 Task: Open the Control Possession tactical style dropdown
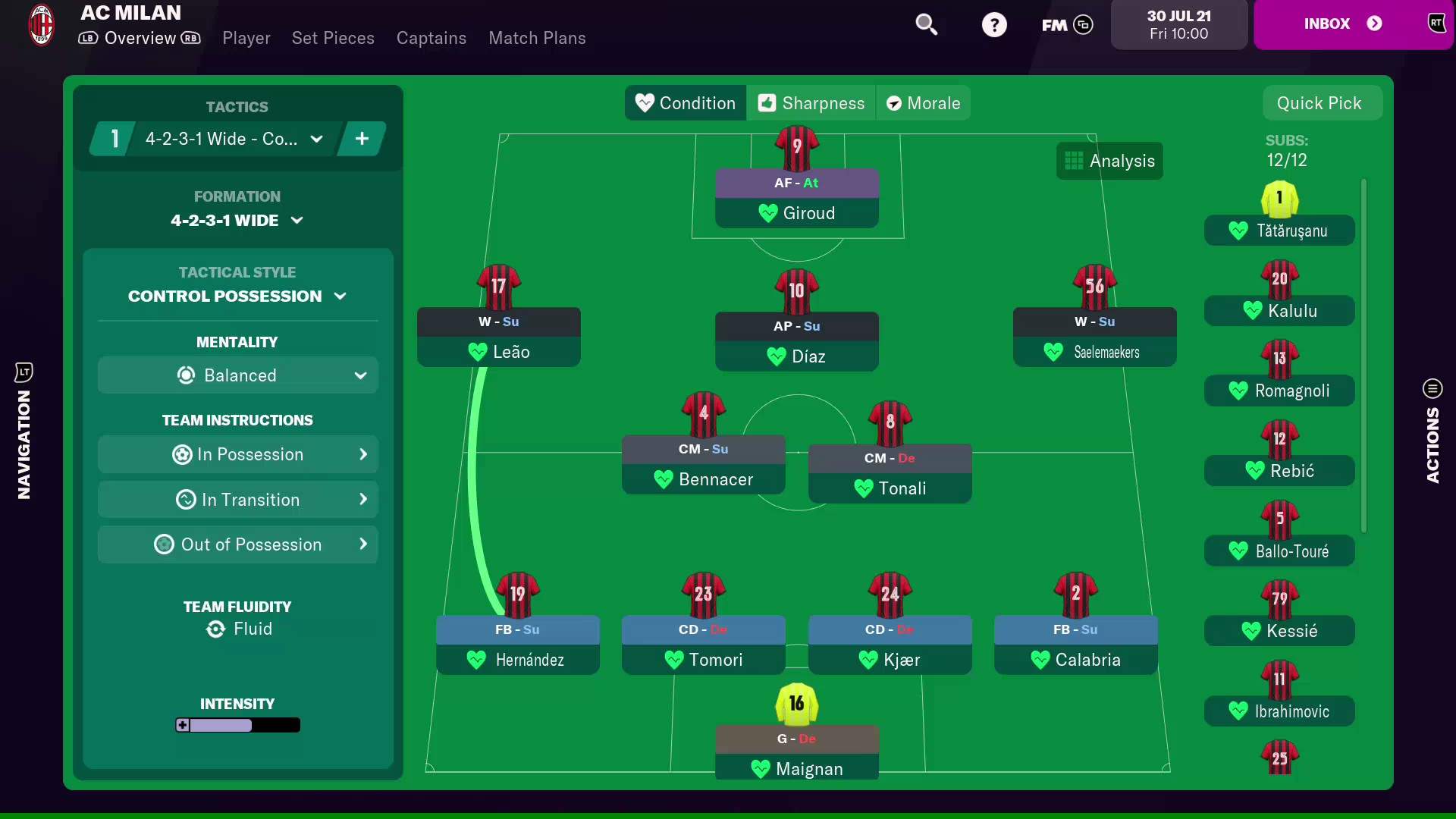237,296
